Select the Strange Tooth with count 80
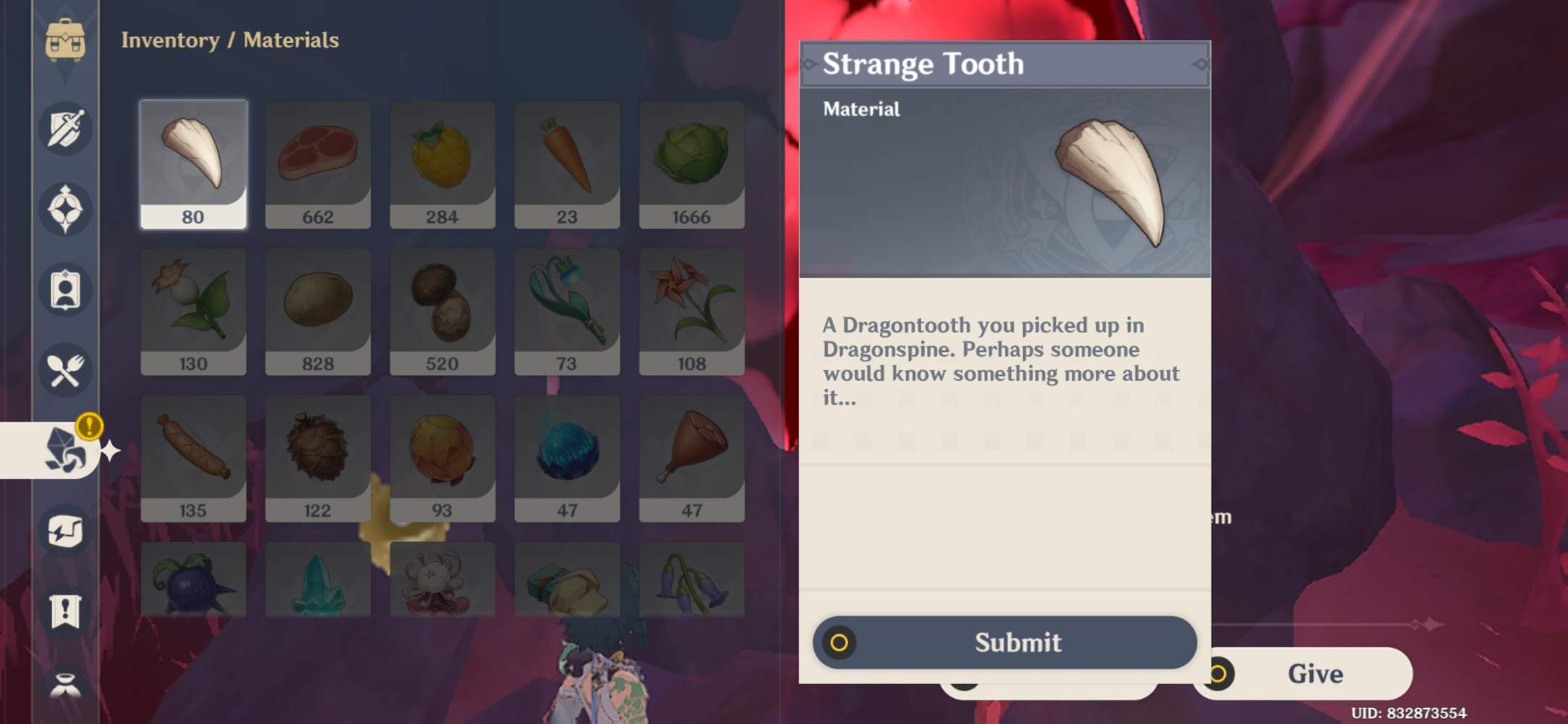 tap(192, 163)
